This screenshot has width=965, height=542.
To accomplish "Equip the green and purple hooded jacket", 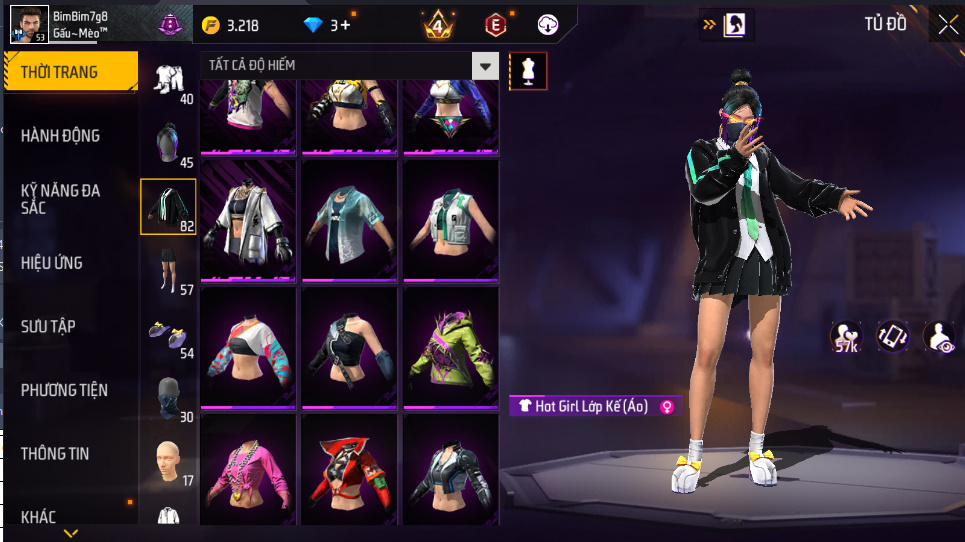I will pos(450,346).
